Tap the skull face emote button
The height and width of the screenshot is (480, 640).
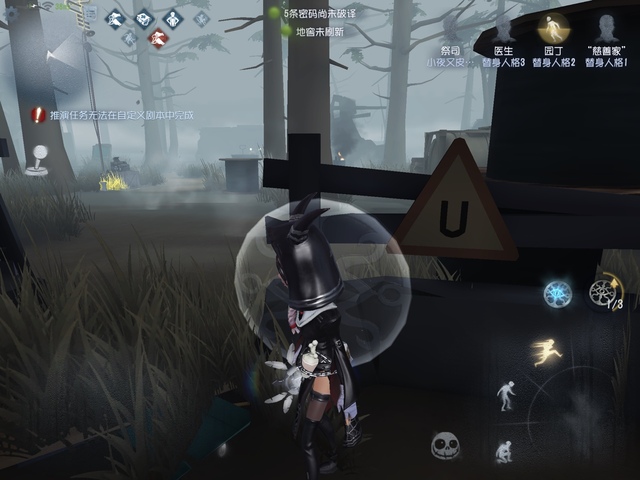[x=444, y=445]
